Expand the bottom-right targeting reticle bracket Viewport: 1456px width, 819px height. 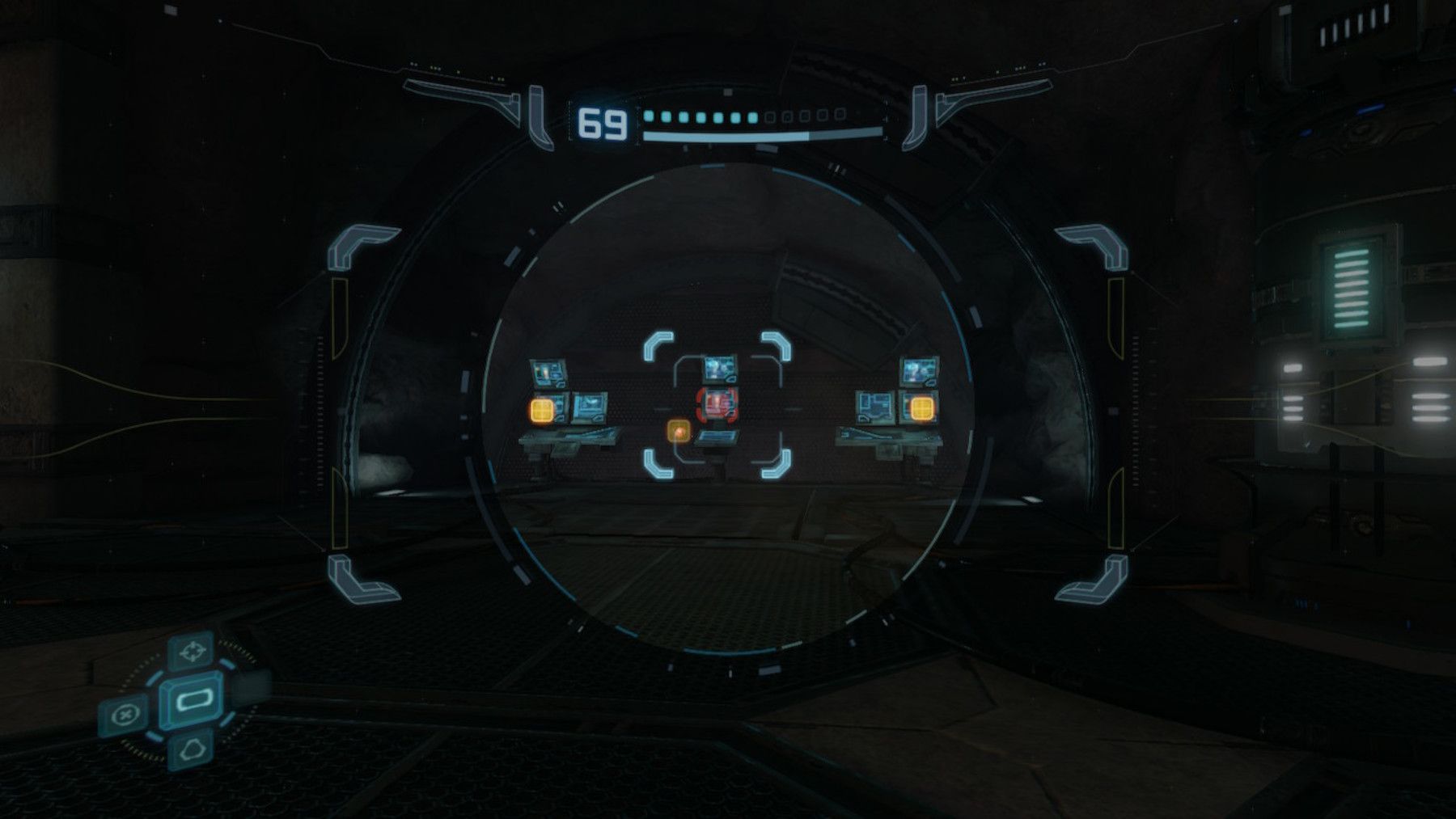coord(775,465)
